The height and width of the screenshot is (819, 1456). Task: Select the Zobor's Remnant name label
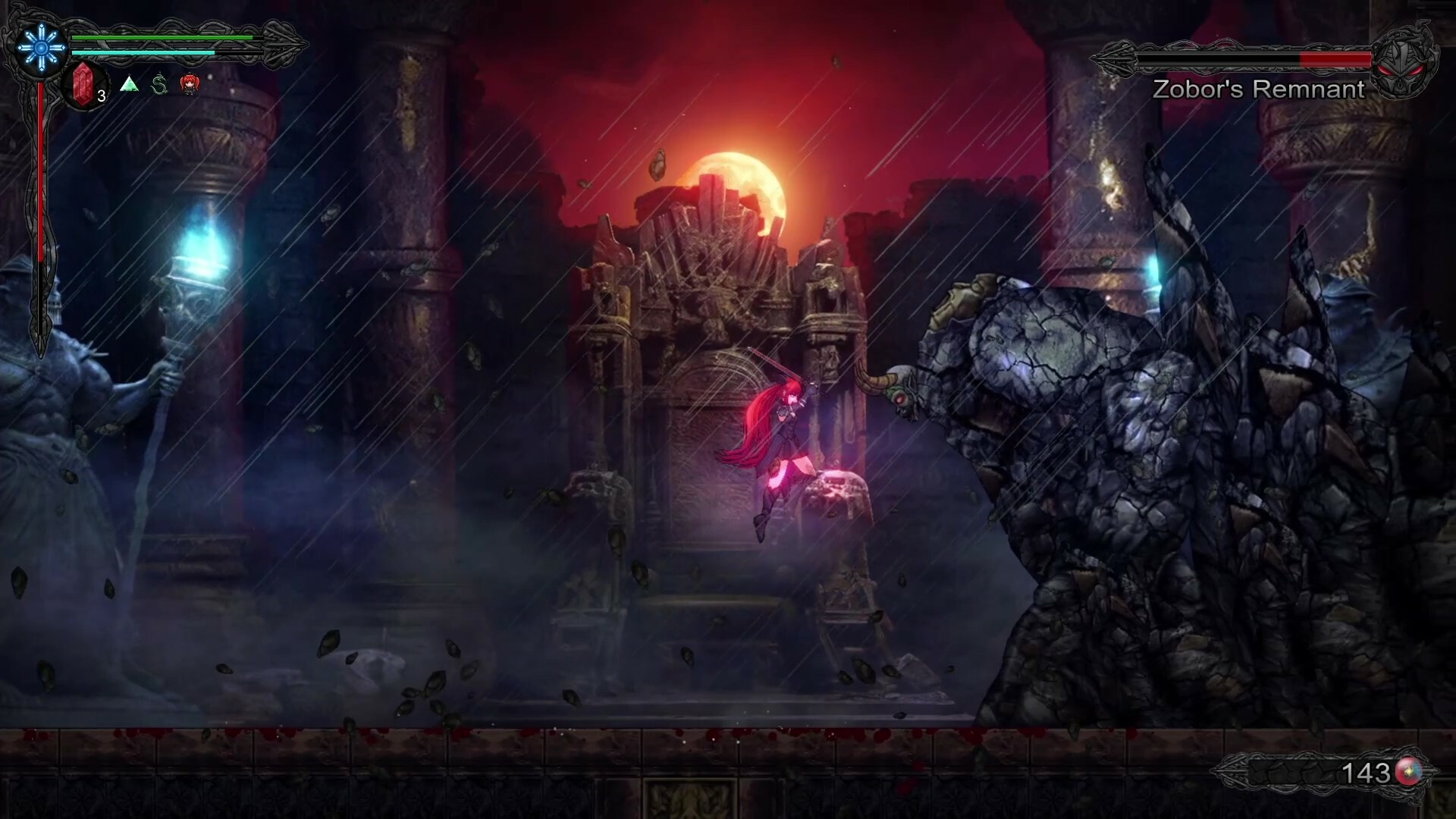1257,89
